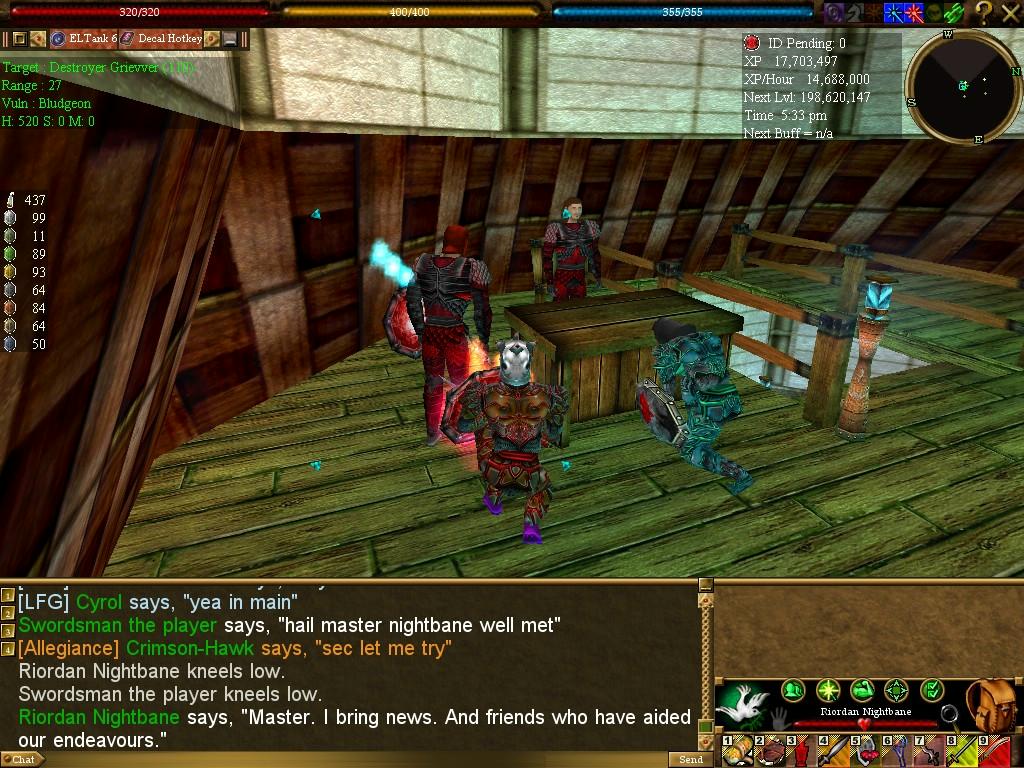Click the Send chat button
This screenshot has height=768, width=1024.
click(691, 760)
